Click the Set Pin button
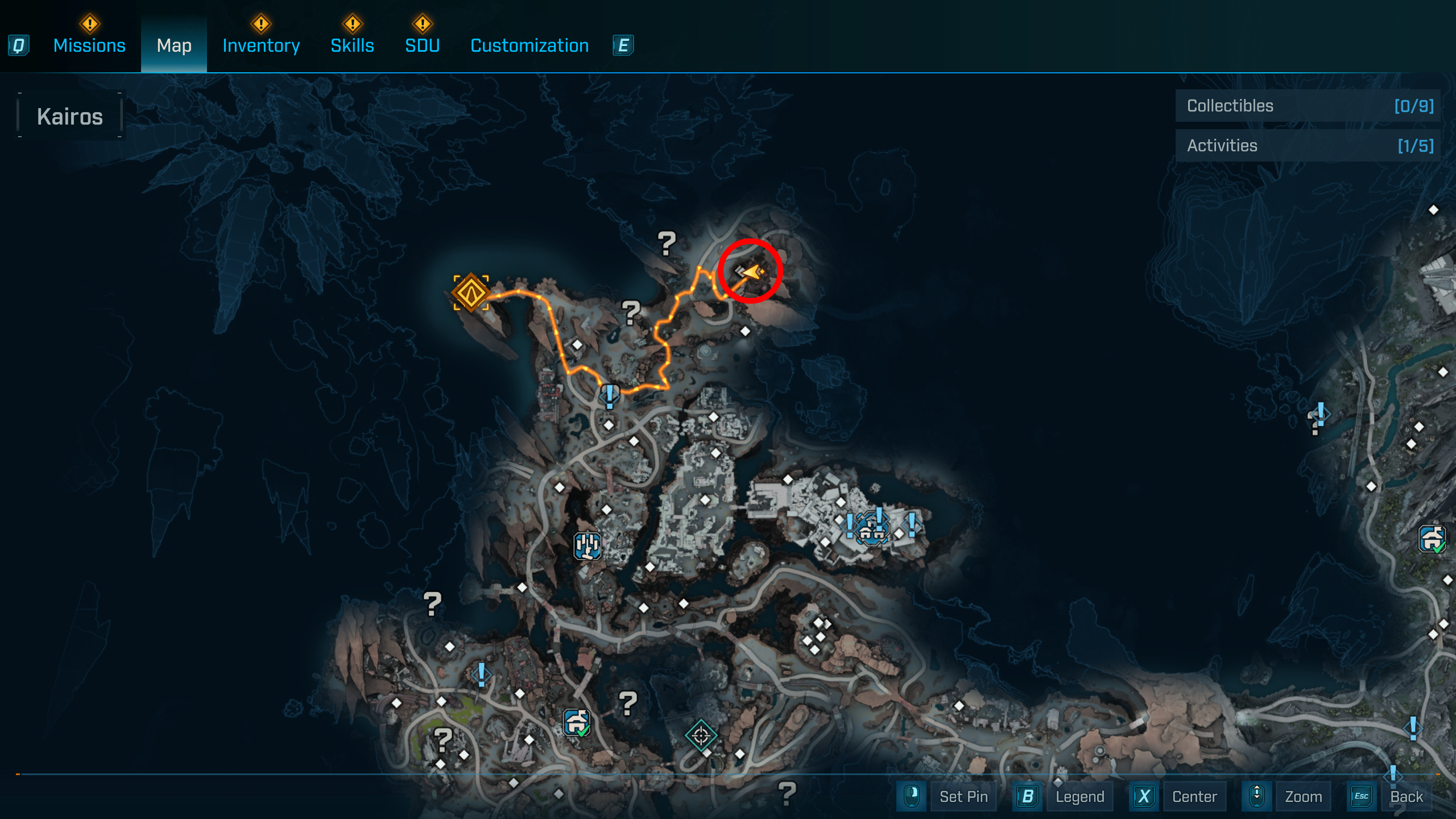This screenshot has height=819, width=1456. coord(963,796)
